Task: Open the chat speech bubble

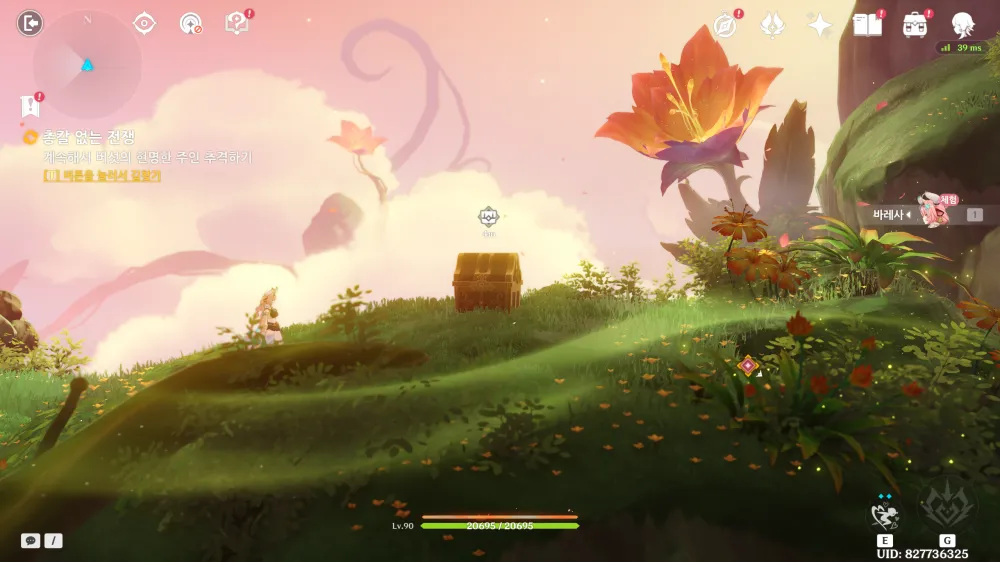Action: (31, 540)
